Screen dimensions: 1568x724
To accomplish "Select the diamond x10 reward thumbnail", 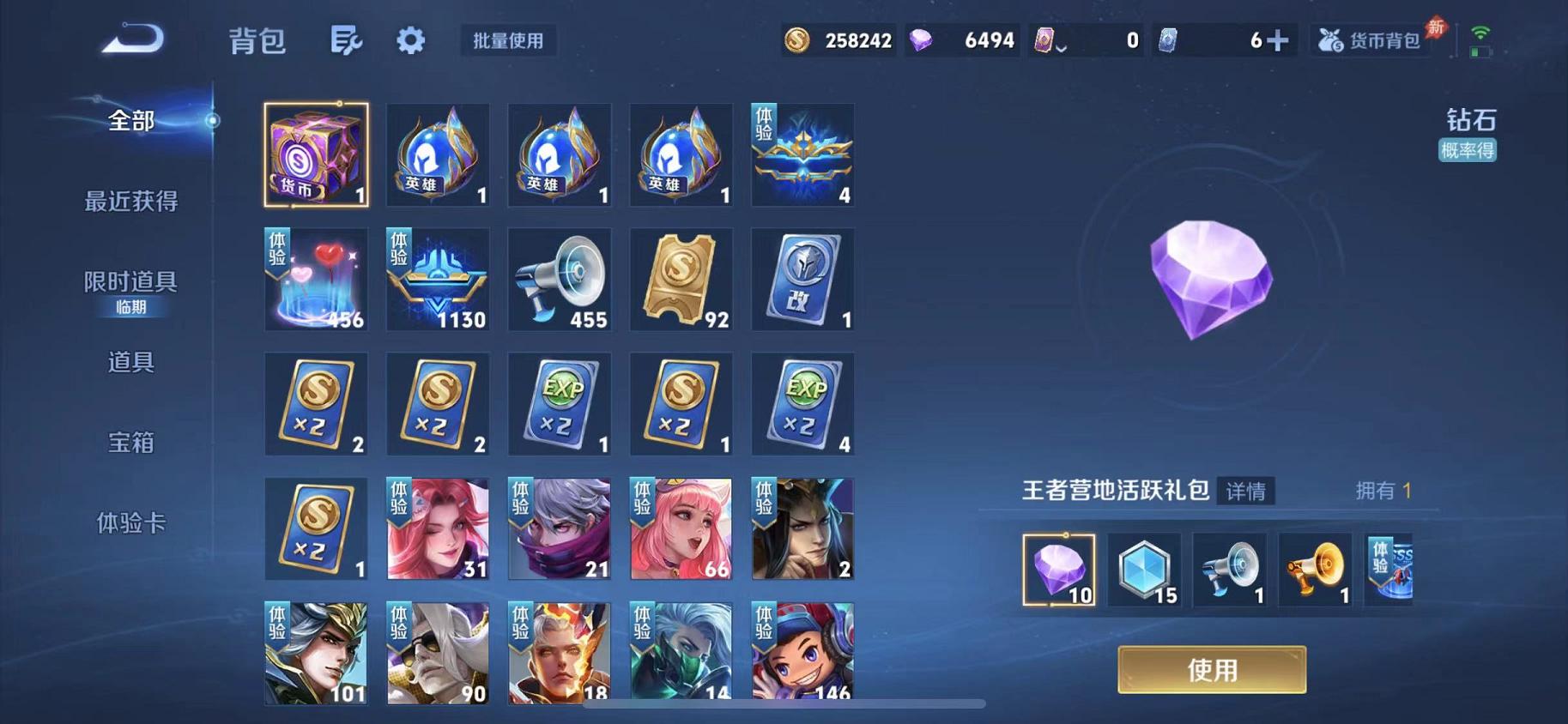I will 1057,569.
